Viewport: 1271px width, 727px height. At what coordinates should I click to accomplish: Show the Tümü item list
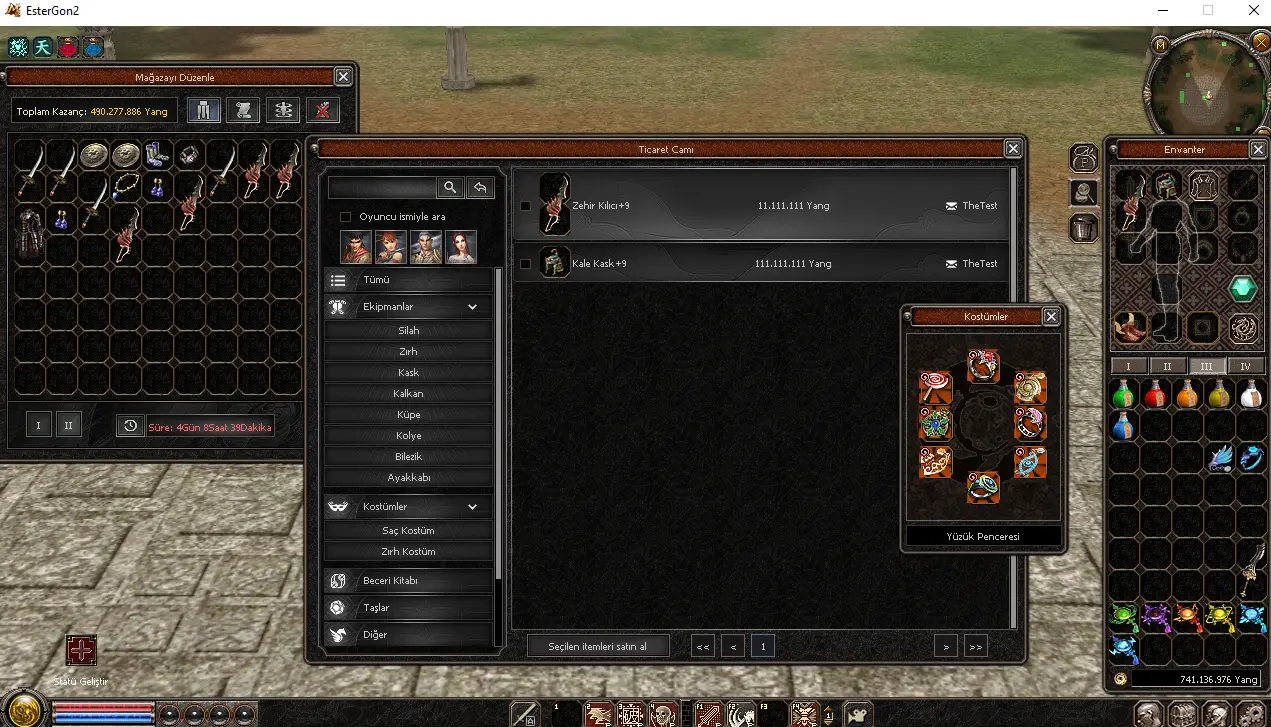(x=408, y=281)
